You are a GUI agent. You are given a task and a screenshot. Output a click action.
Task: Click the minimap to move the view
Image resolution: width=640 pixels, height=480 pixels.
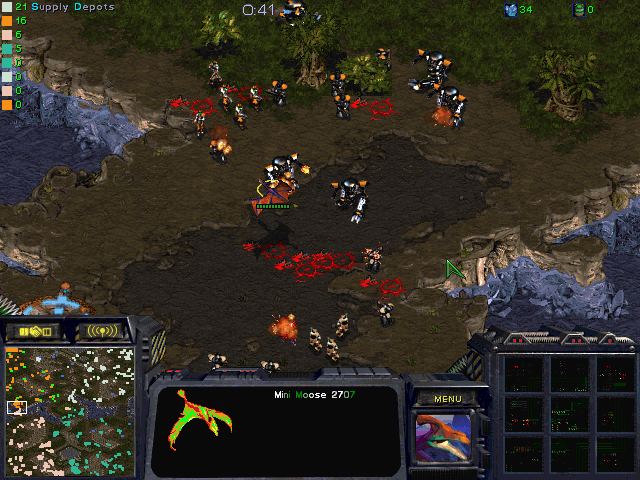point(69,410)
